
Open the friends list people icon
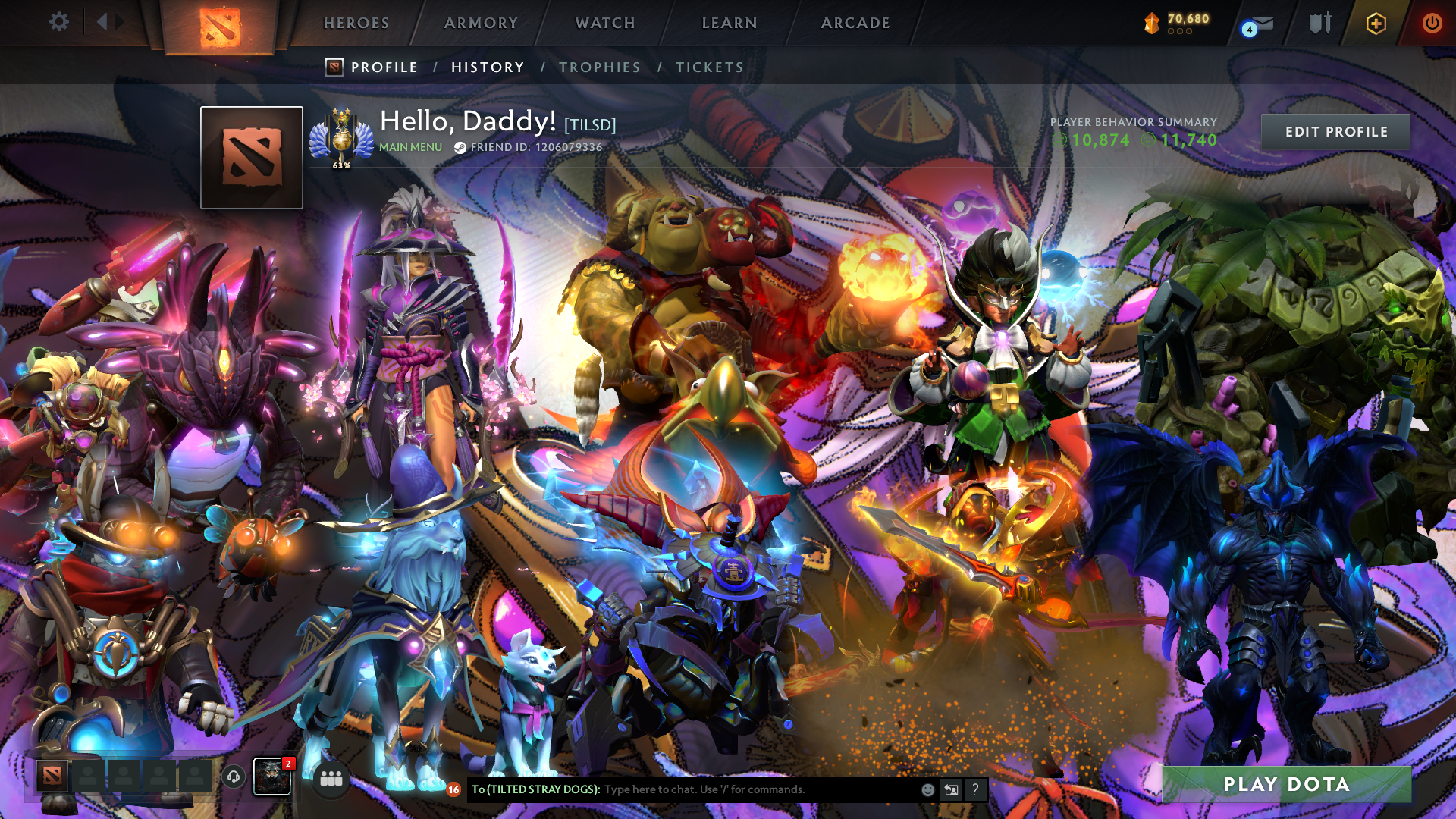[x=331, y=778]
